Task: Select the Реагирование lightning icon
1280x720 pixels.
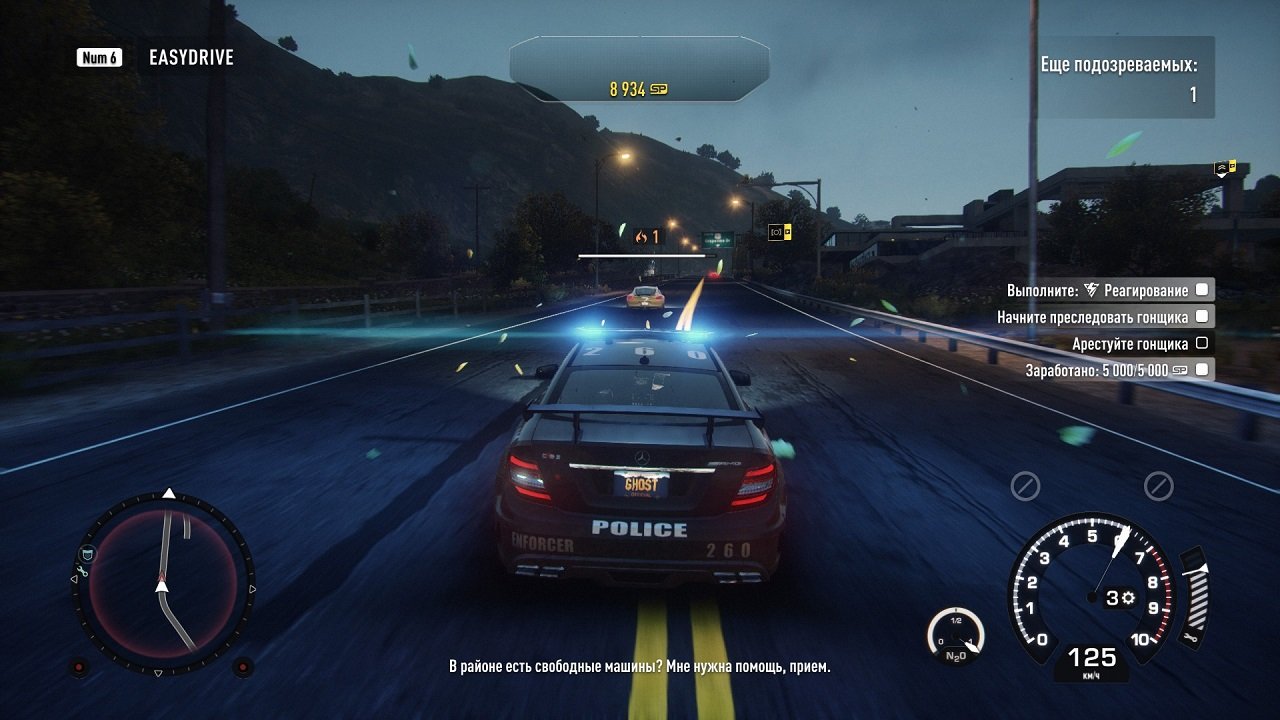Action: (x=1090, y=291)
